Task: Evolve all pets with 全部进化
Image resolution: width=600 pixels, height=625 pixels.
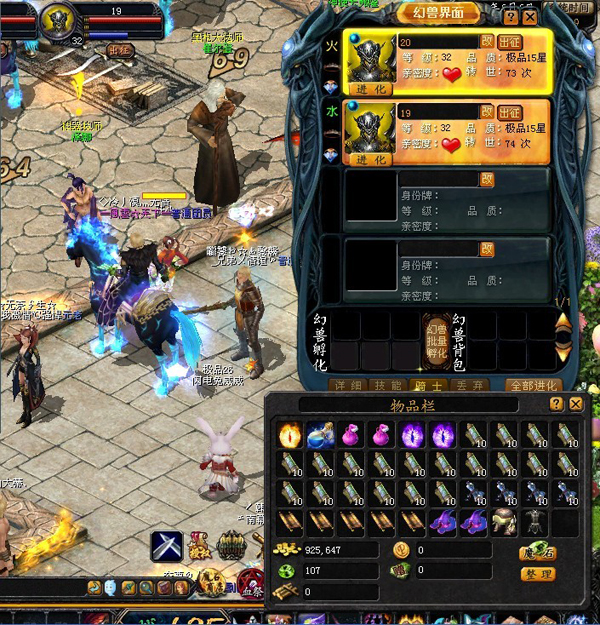Action: pos(533,385)
